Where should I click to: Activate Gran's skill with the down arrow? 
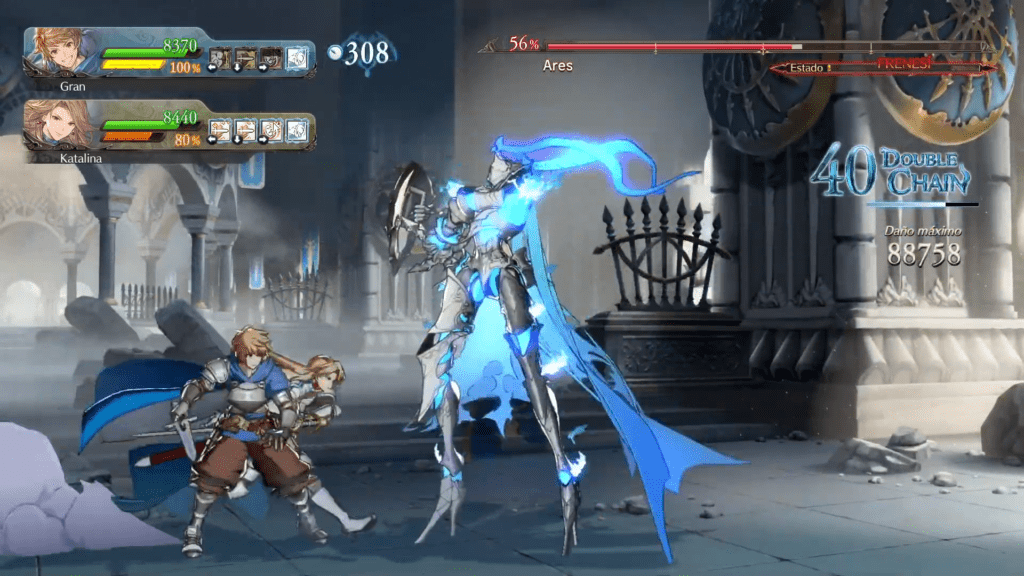point(245,57)
